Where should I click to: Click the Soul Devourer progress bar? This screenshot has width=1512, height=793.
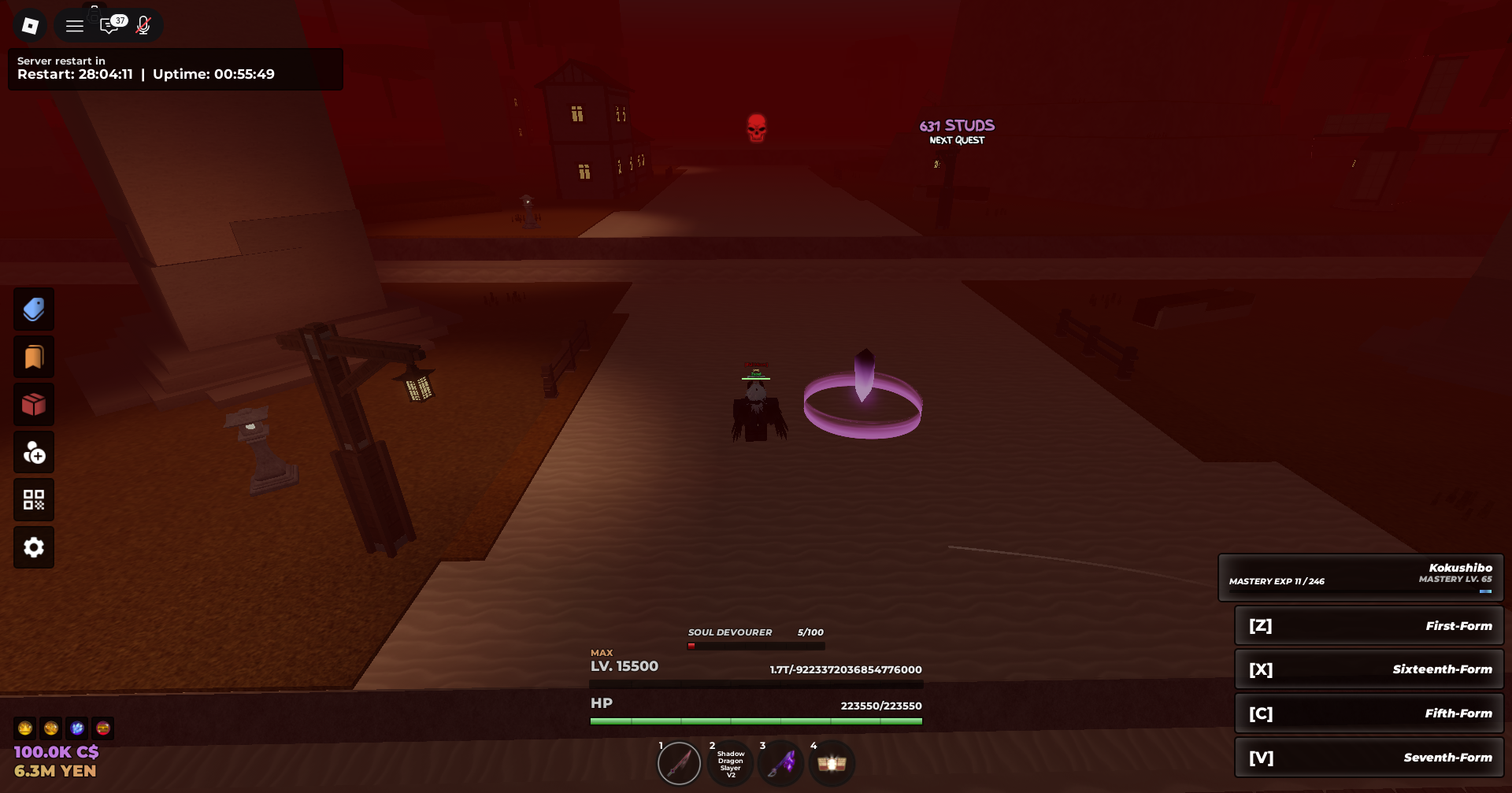pos(754,644)
